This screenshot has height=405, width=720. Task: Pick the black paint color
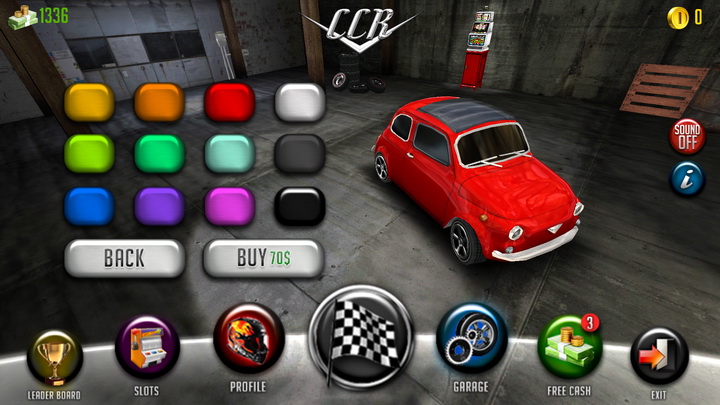pyautogui.click(x=300, y=206)
